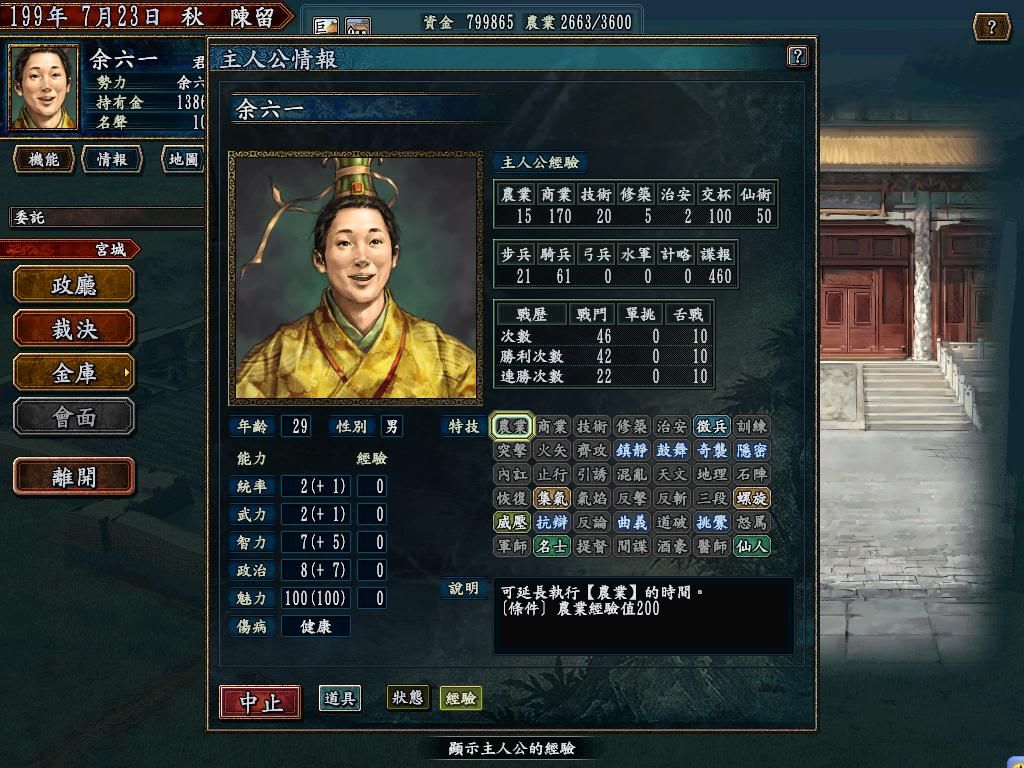Open the 情報 information menu

tap(112, 159)
